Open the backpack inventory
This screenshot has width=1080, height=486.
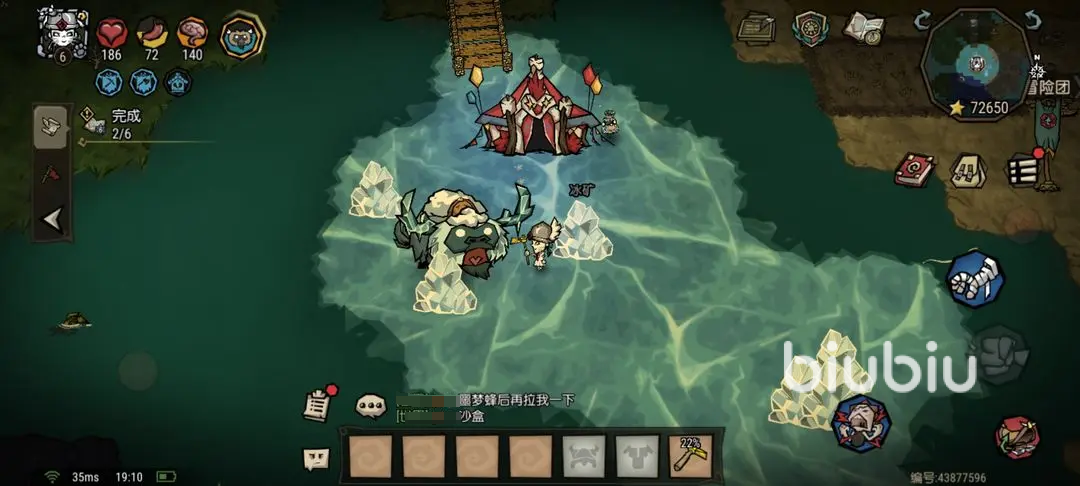(966, 170)
